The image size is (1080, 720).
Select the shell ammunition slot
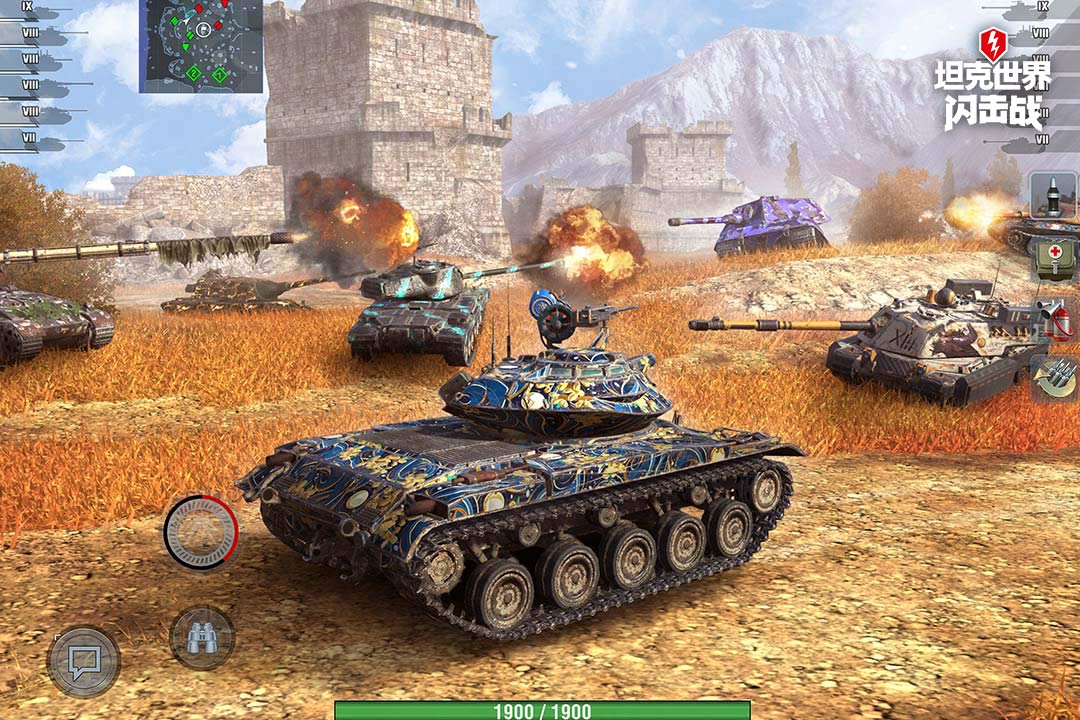tap(1053, 196)
